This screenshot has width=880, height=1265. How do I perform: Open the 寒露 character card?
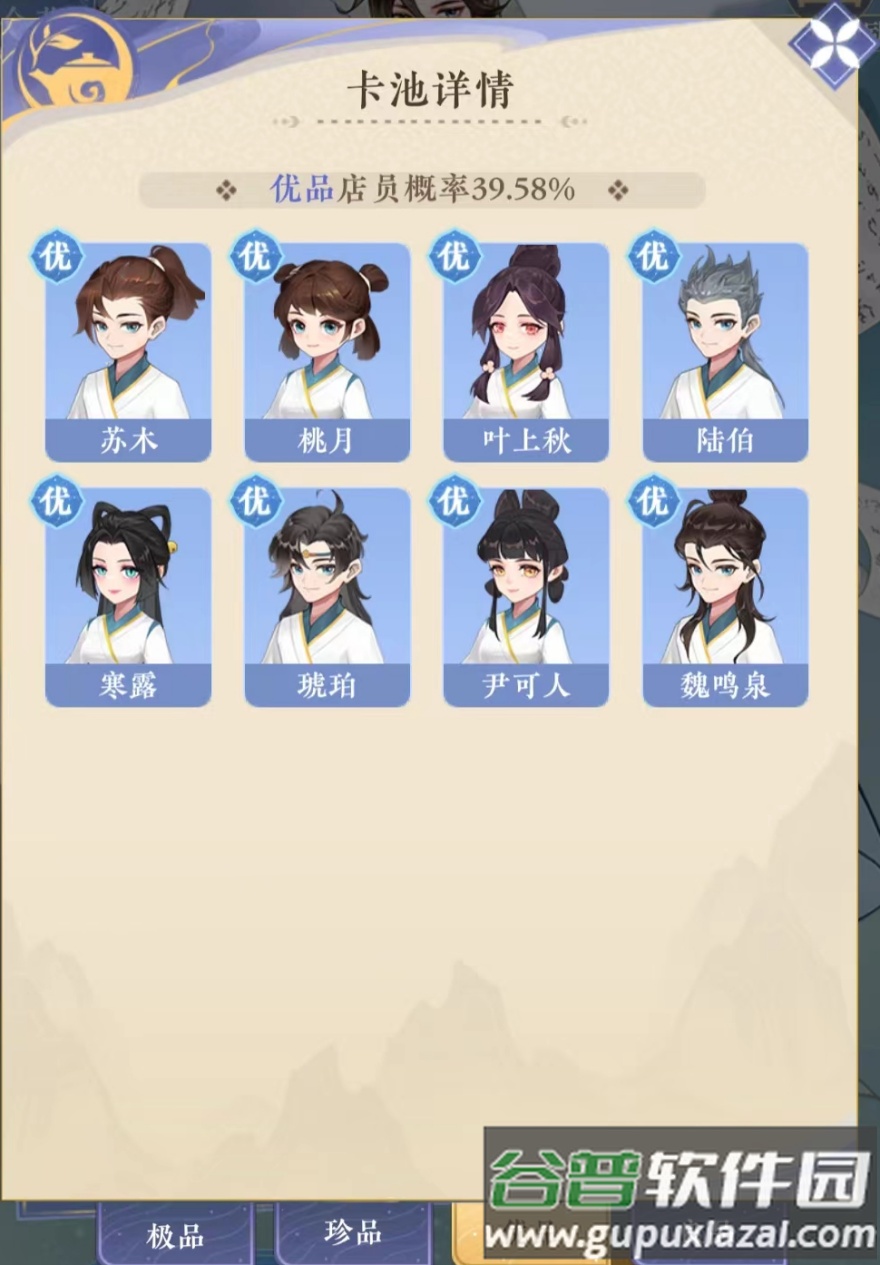(128, 596)
